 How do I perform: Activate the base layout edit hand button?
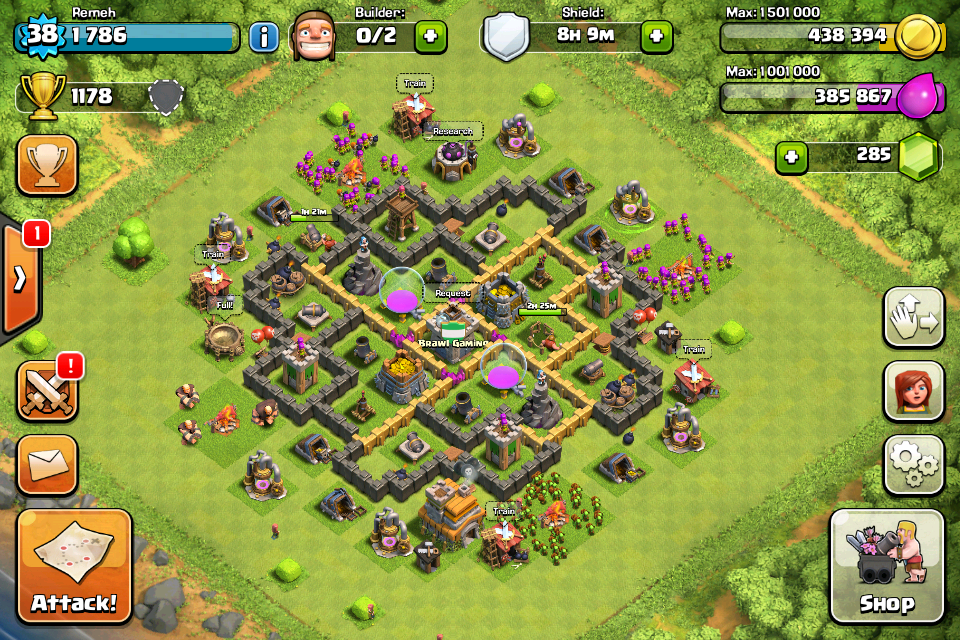(914, 318)
